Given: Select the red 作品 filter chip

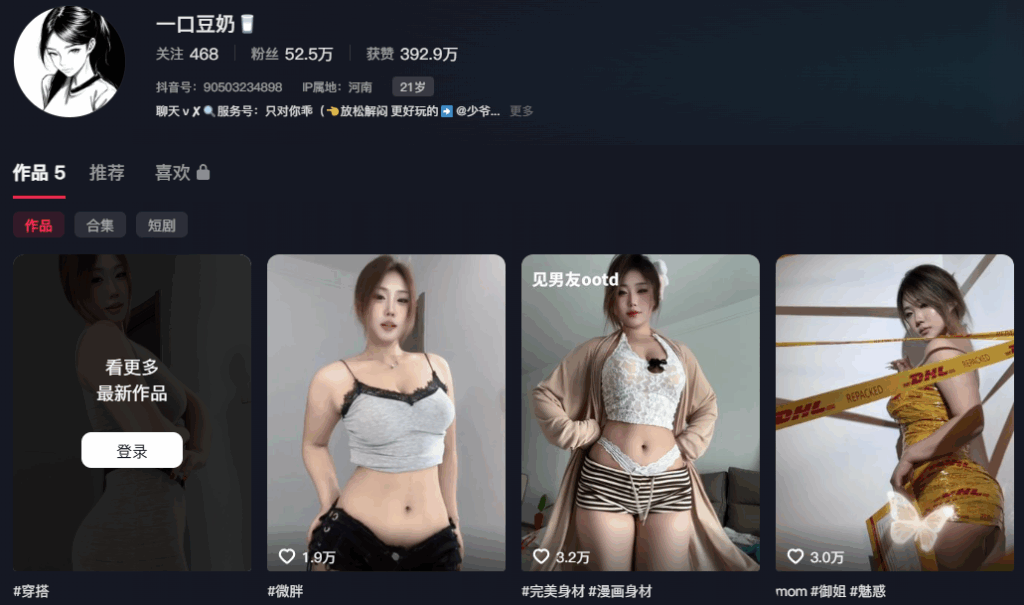Looking at the screenshot, I should 39,225.
